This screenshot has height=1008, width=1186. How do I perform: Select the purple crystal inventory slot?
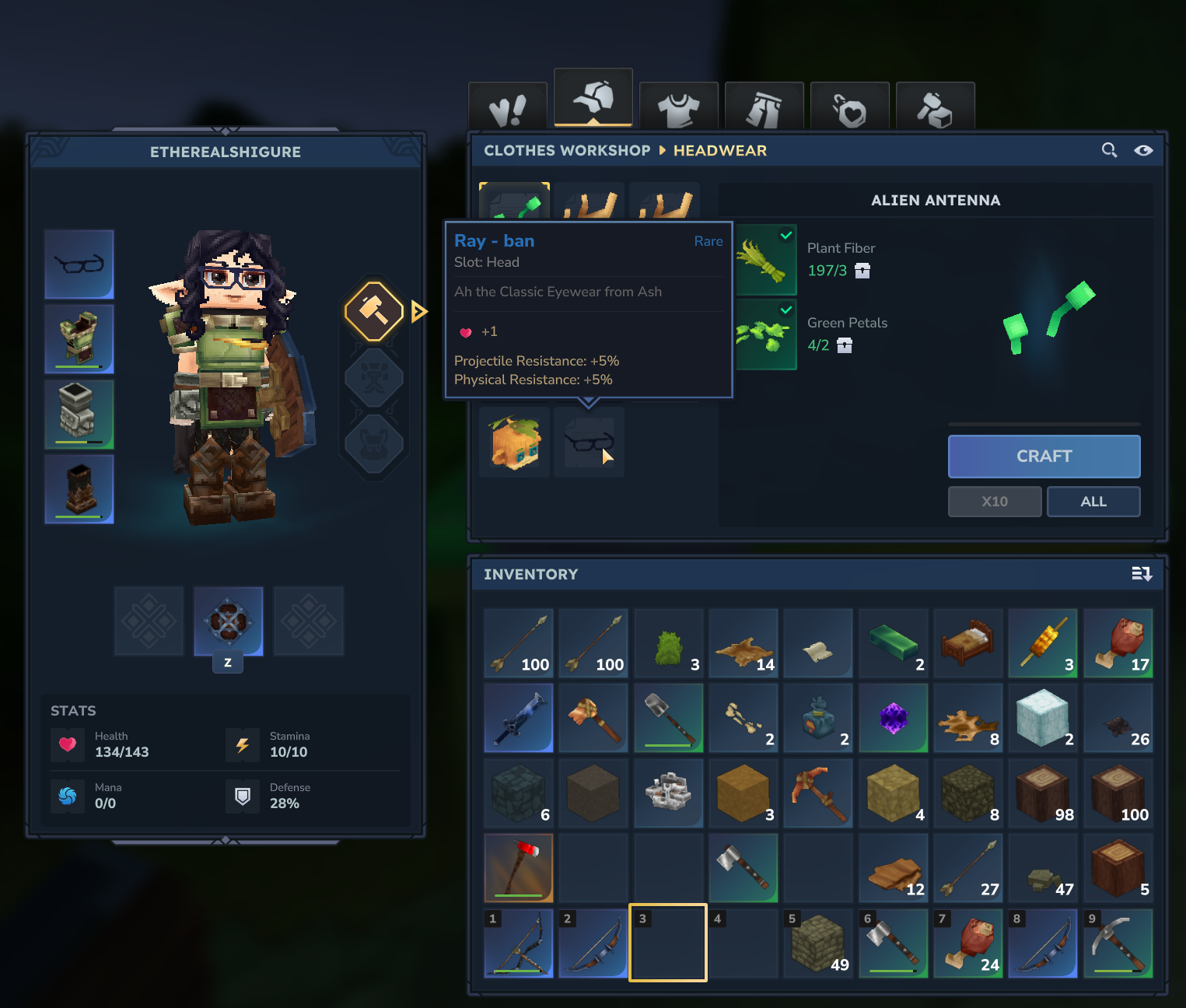893,719
